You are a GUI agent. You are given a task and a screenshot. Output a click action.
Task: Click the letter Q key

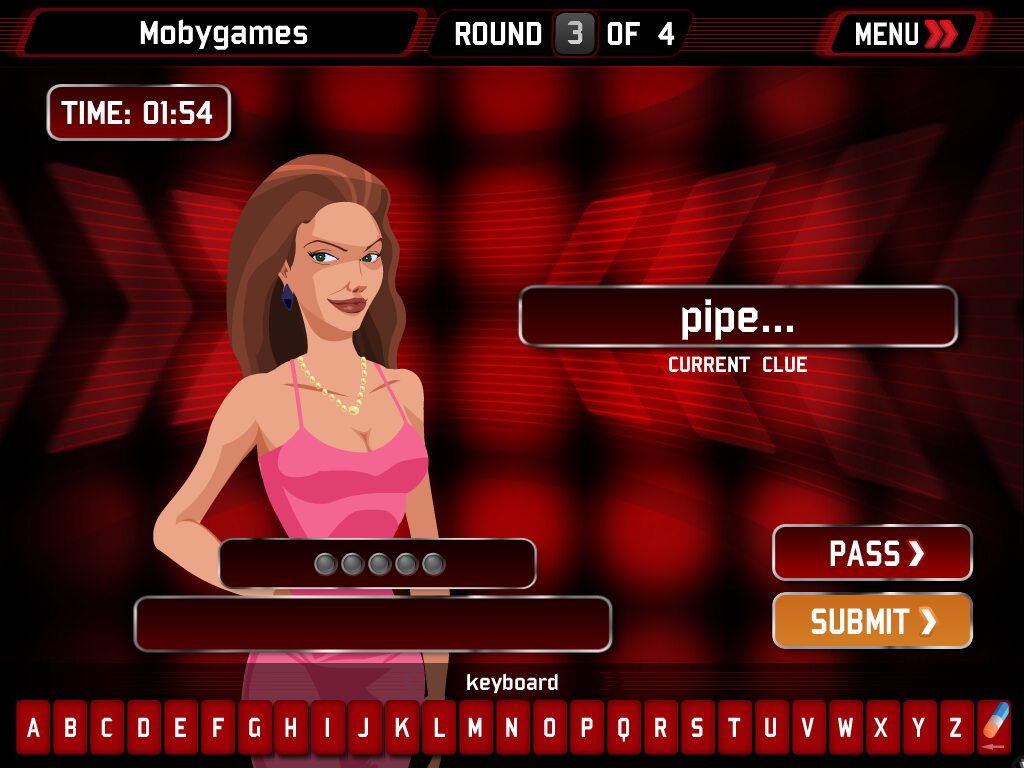pyautogui.click(x=623, y=728)
